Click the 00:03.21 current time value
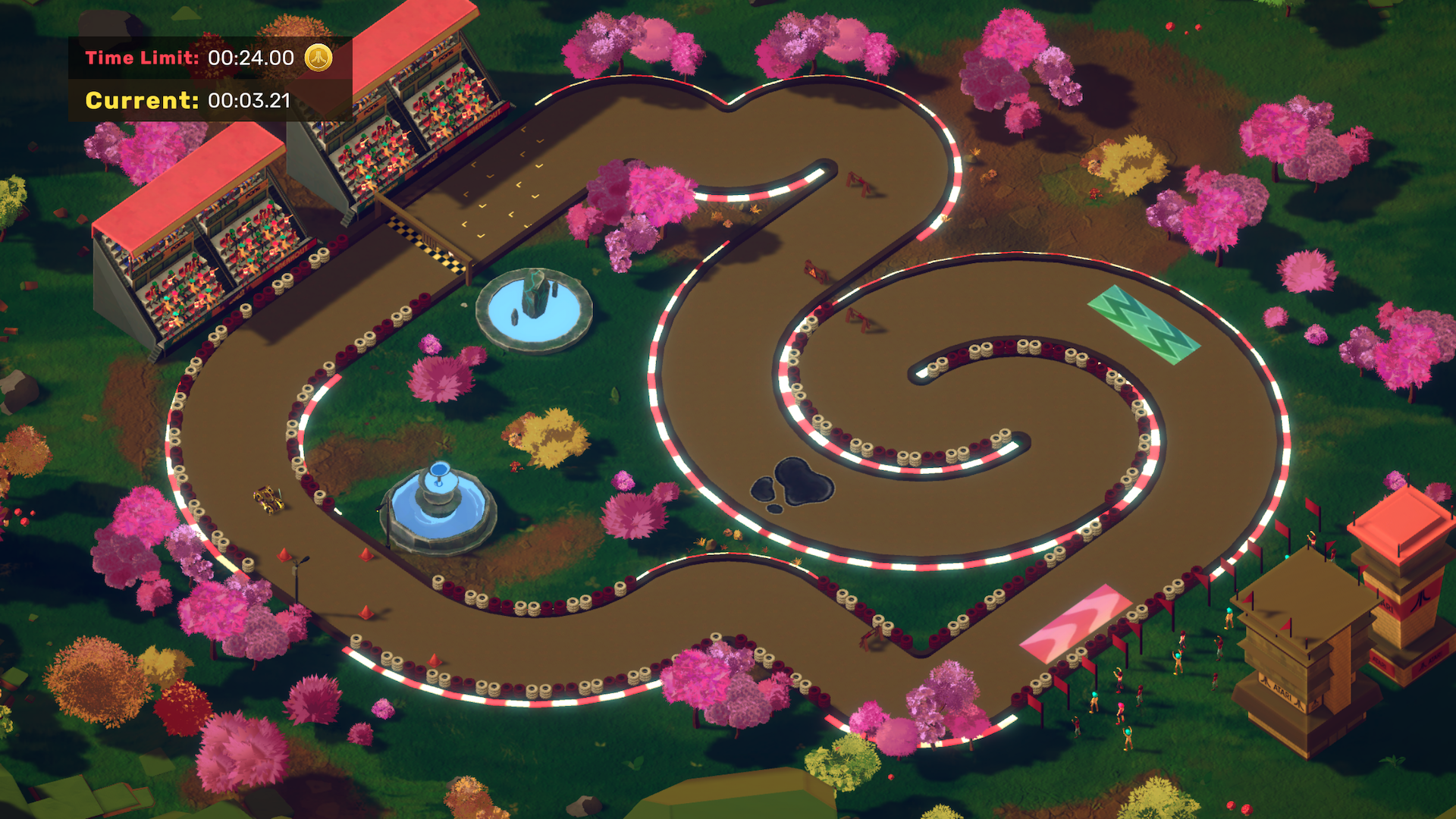 pos(251,99)
